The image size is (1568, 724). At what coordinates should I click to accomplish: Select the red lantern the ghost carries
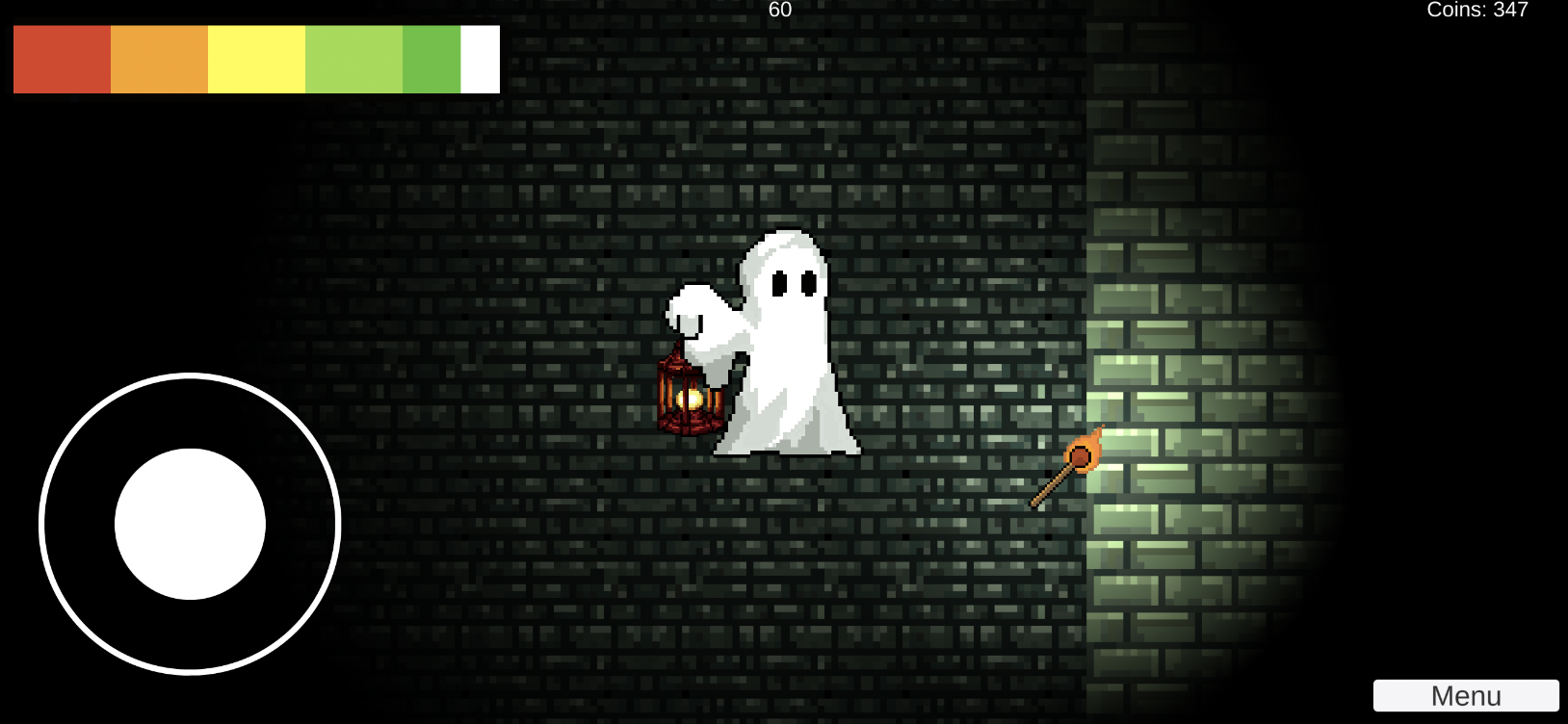coord(689,395)
